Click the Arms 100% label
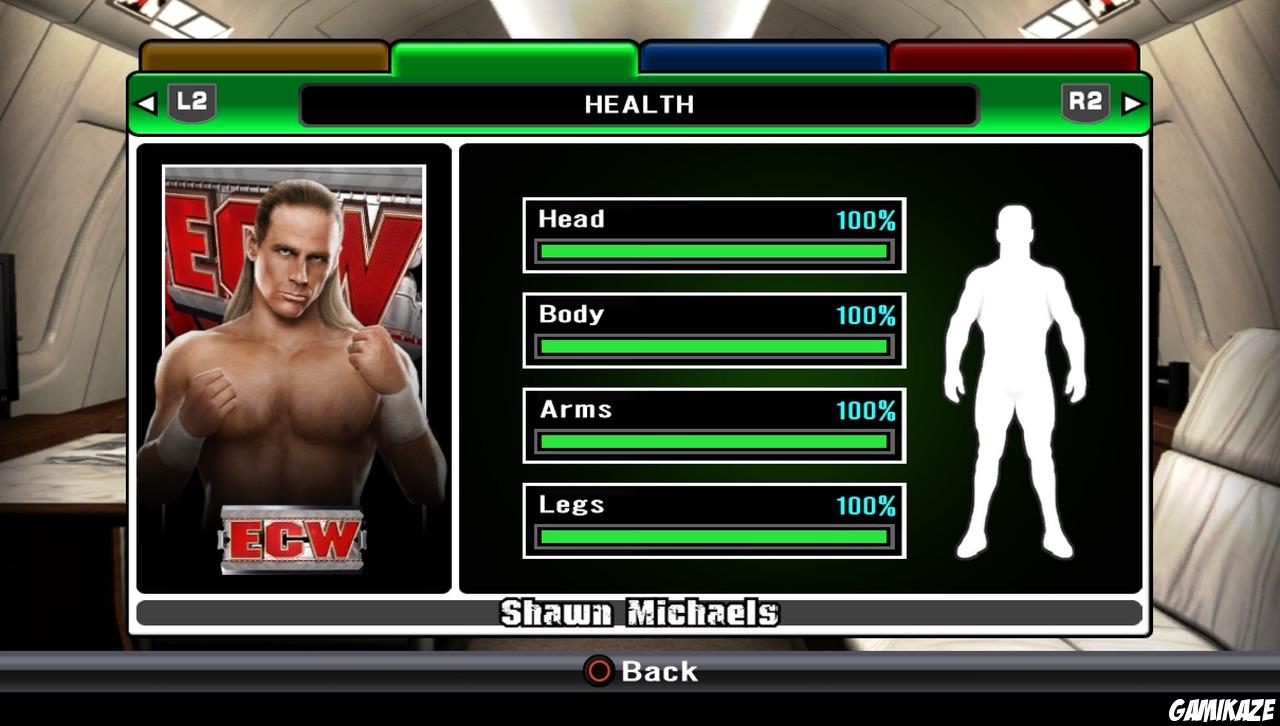Viewport: 1280px width, 726px height. pyautogui.click(x=868, y=409)
